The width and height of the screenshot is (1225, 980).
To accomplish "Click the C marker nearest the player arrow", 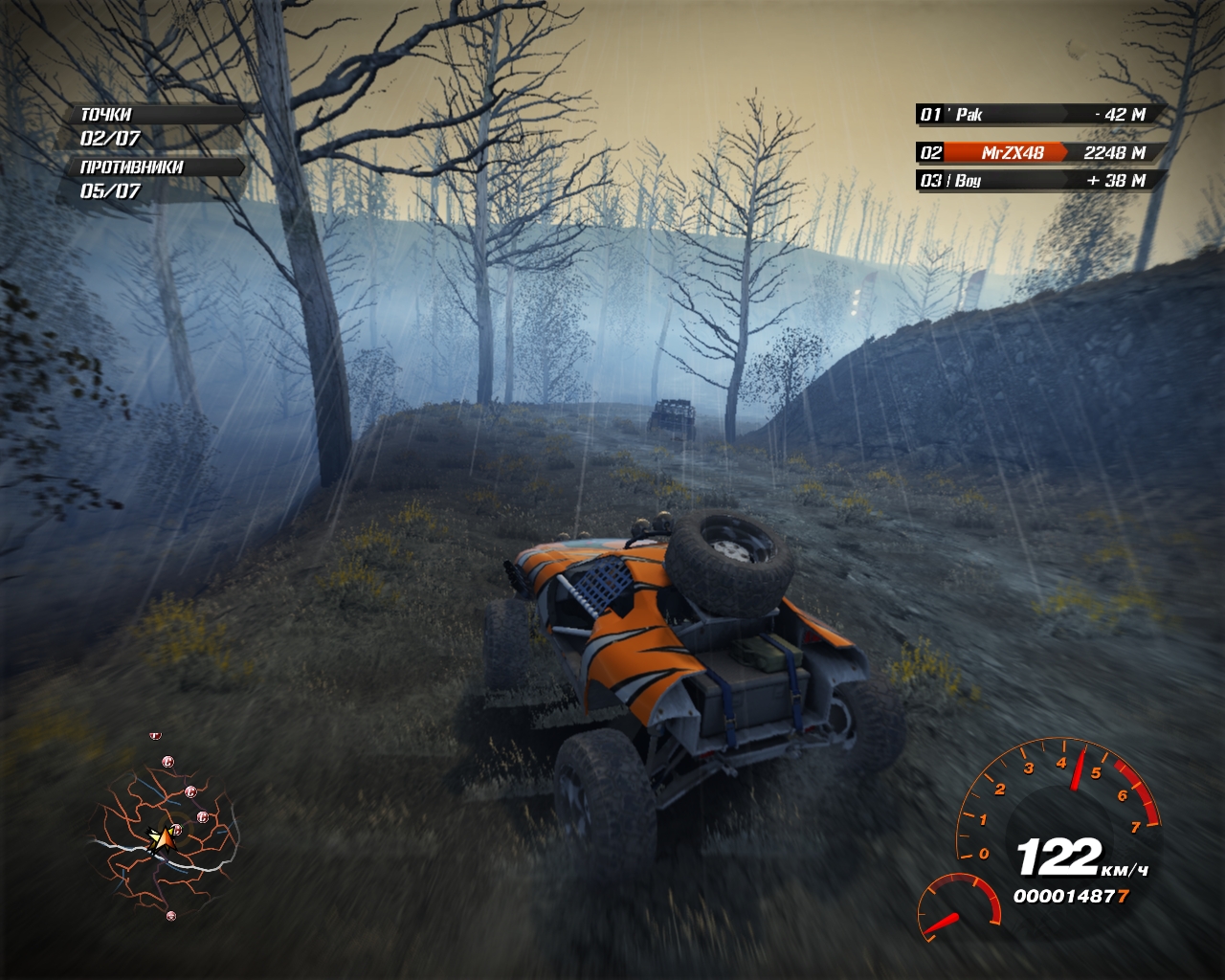I will click(x=176, y=829).
